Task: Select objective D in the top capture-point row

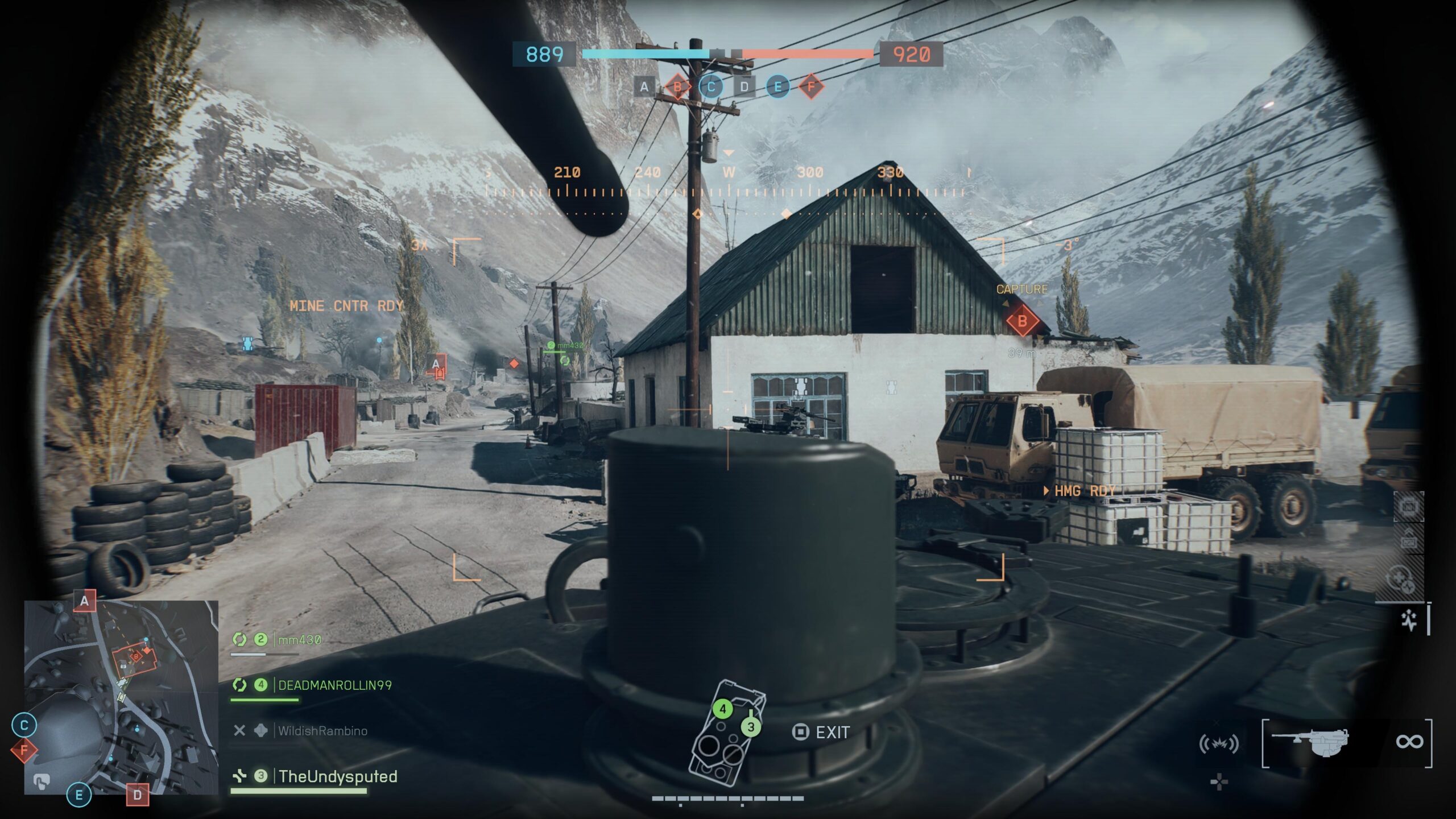Action: pos(744,87)
